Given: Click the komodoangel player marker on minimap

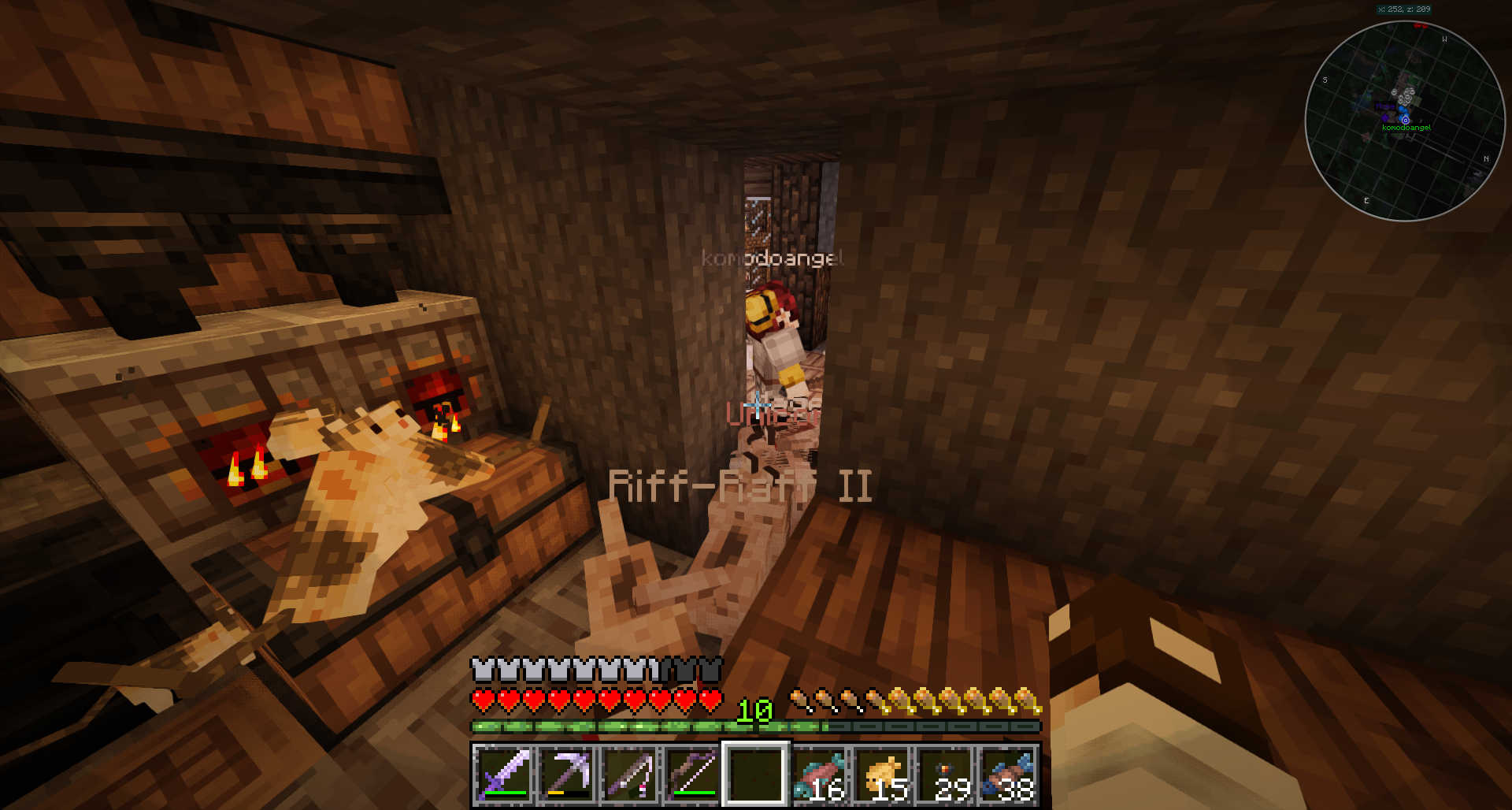Looking at the screenshot, I should click(x=1405, y=120).
